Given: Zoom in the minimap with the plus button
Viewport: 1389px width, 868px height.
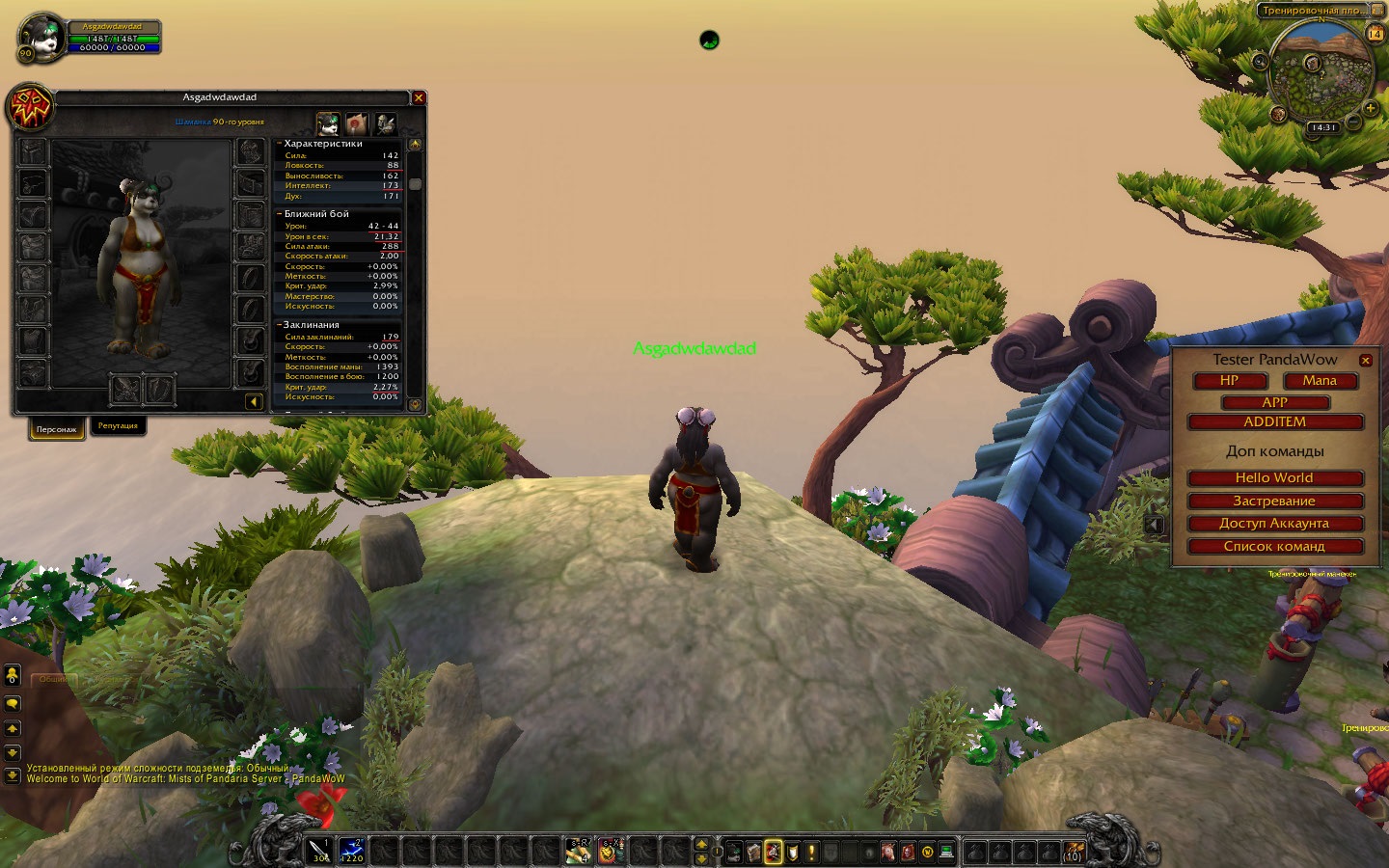Looking at the screenshot, I should (1370, 110).
